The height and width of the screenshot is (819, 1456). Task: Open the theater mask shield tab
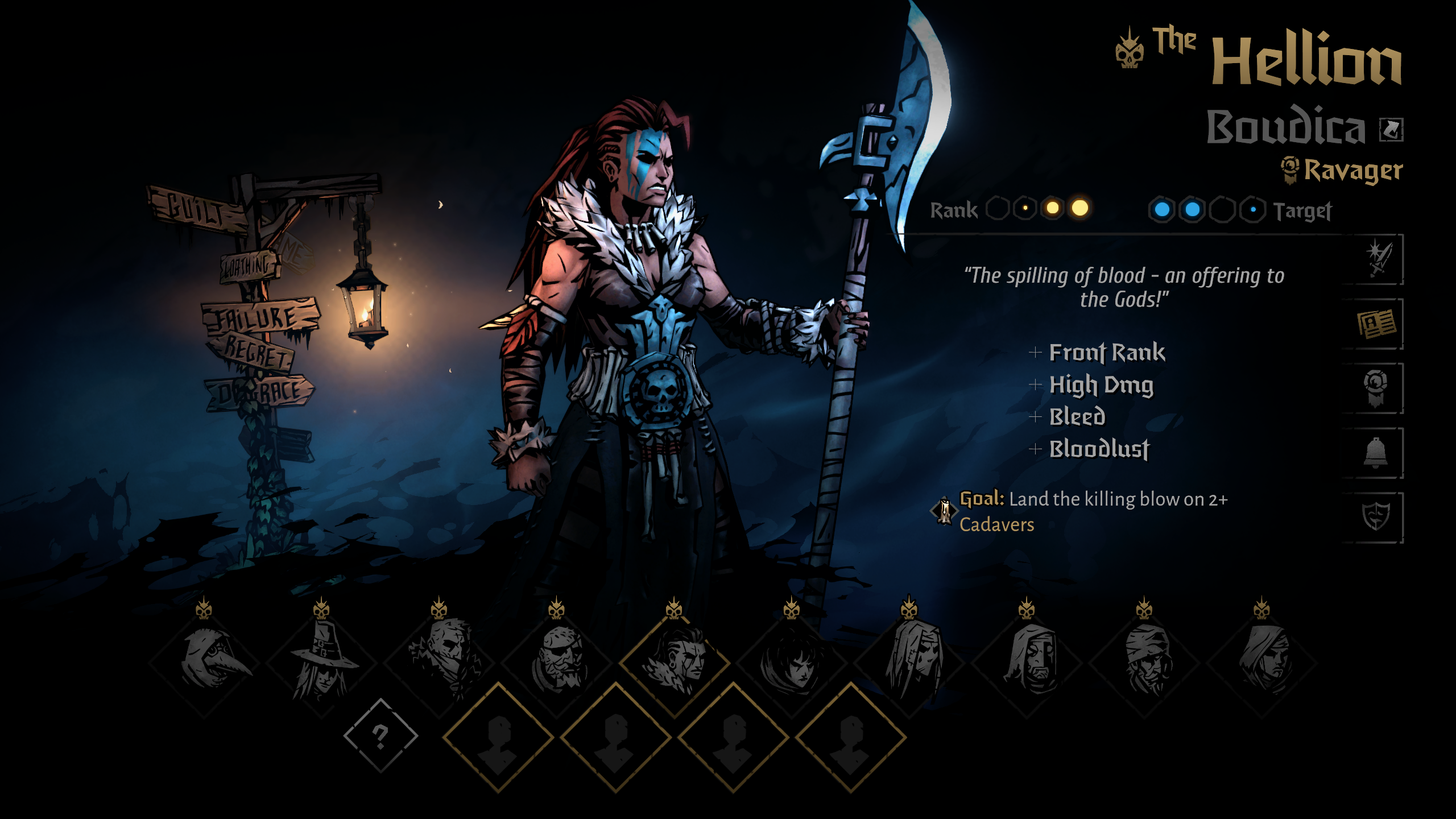pyautogui.click(x=1375, y=517)
